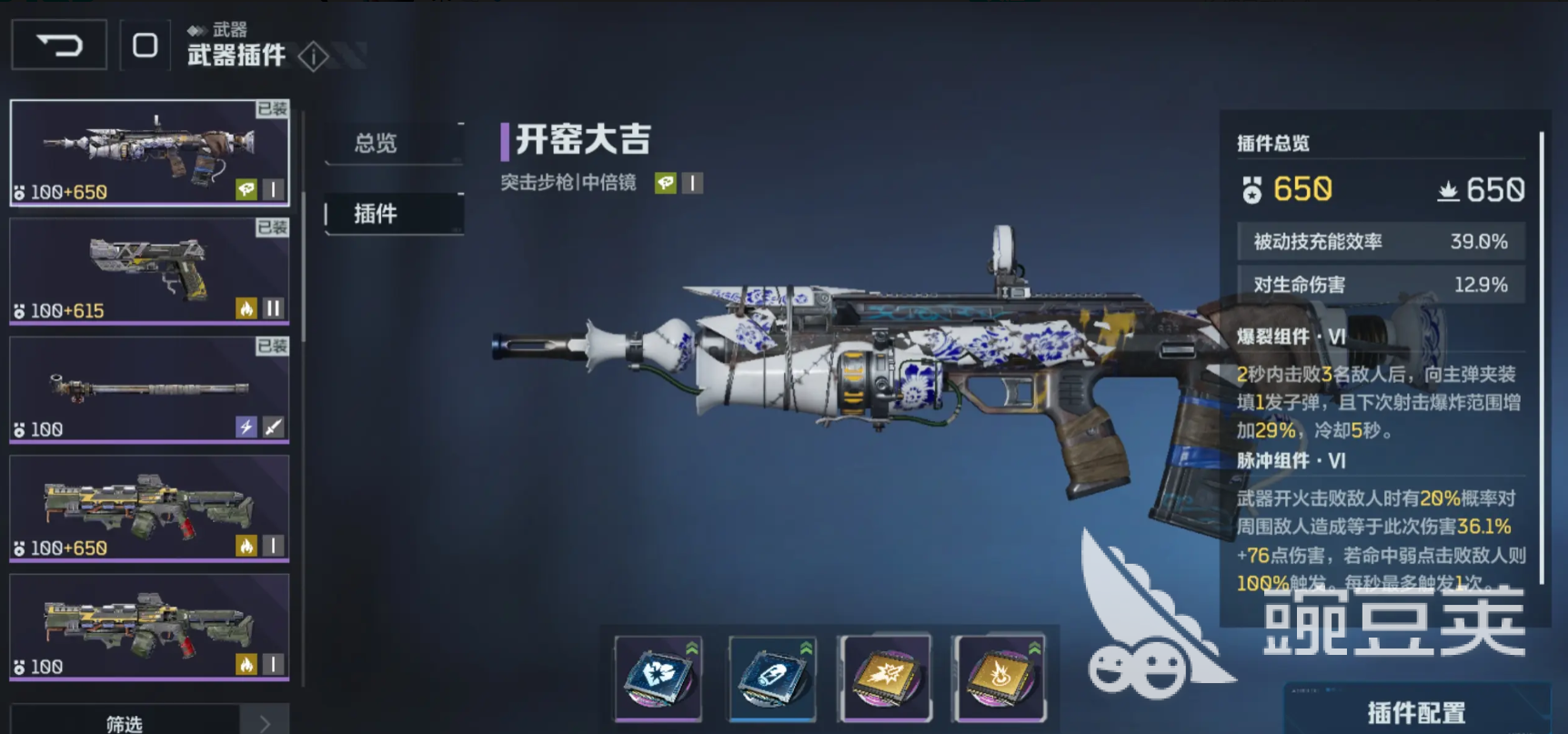Select the gold explosion chip icon
The width and height of the screenshot is (1568, 734).
tap(1000, 678)
